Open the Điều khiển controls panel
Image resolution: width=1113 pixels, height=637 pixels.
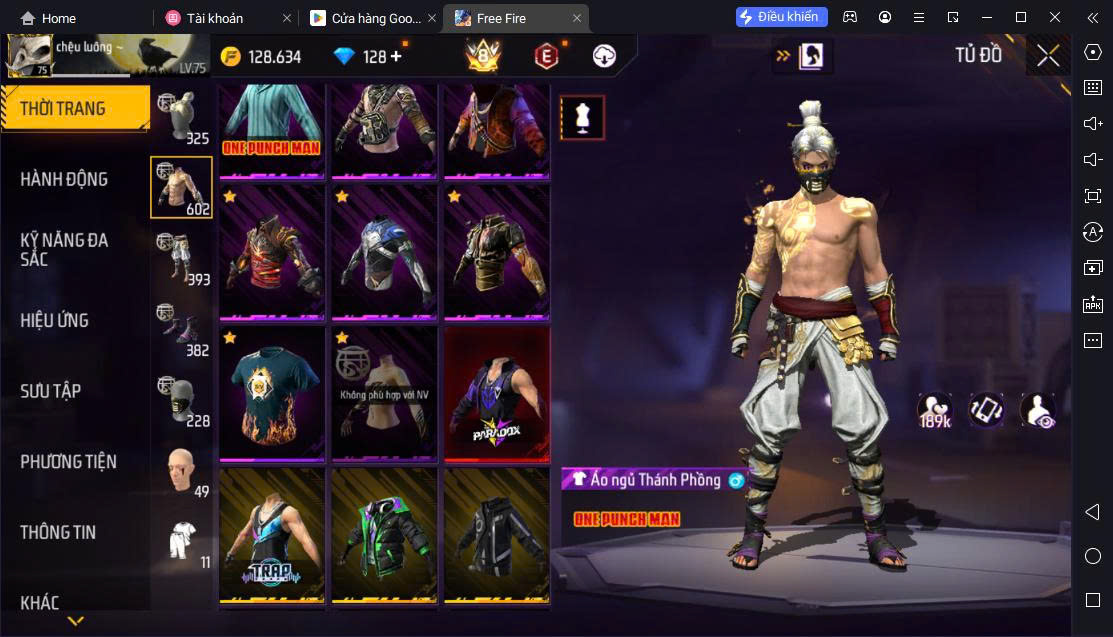click(x=781, y=17)
